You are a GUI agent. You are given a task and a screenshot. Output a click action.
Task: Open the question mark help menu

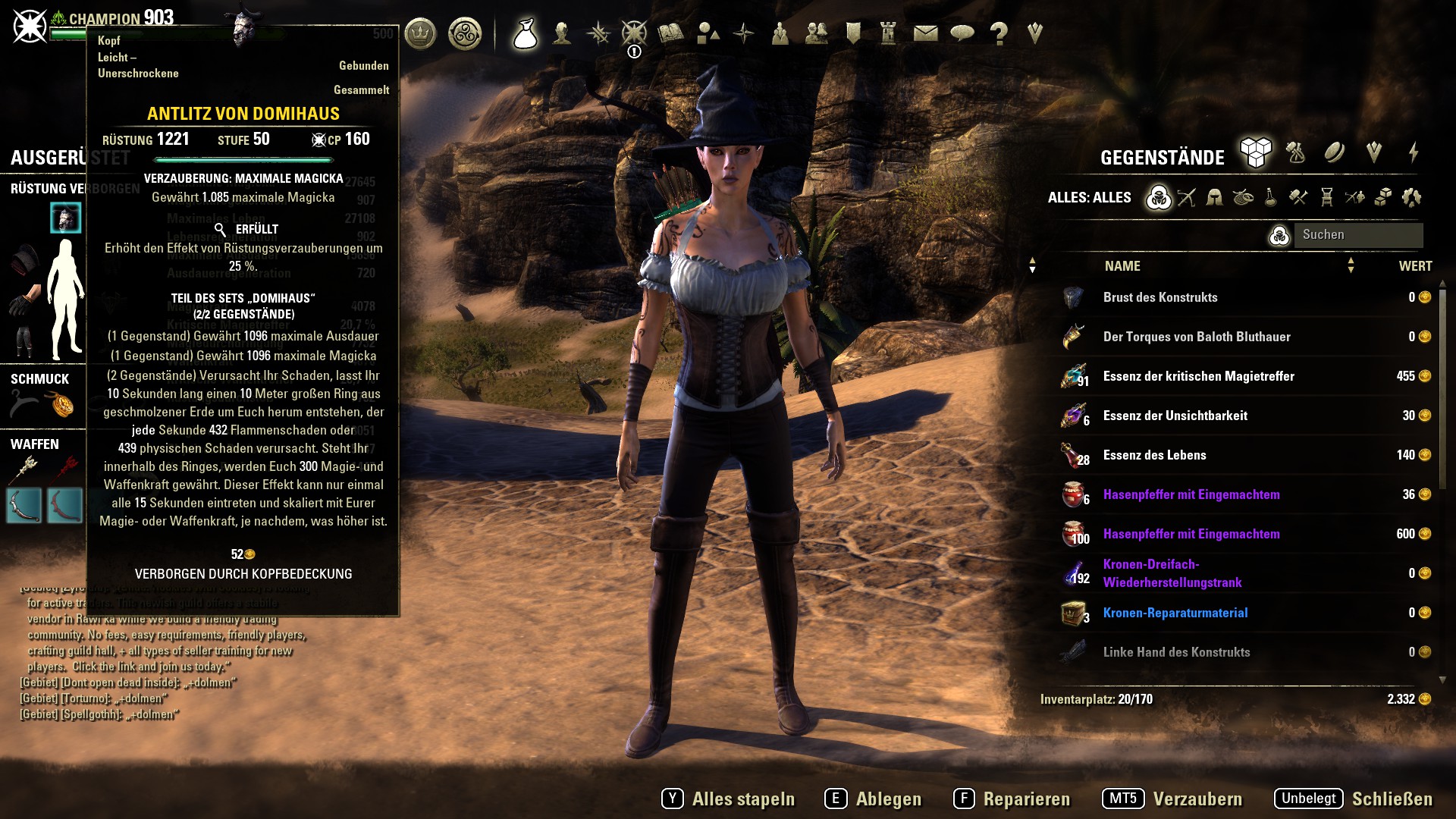coord(999,33)
